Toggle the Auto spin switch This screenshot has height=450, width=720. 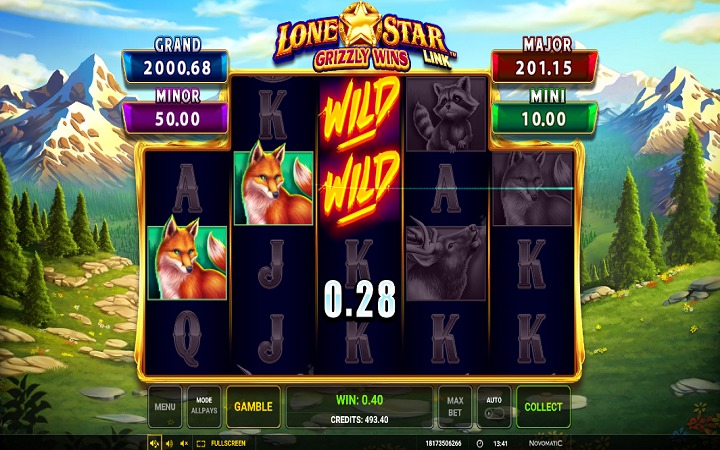tap(494, 407)
